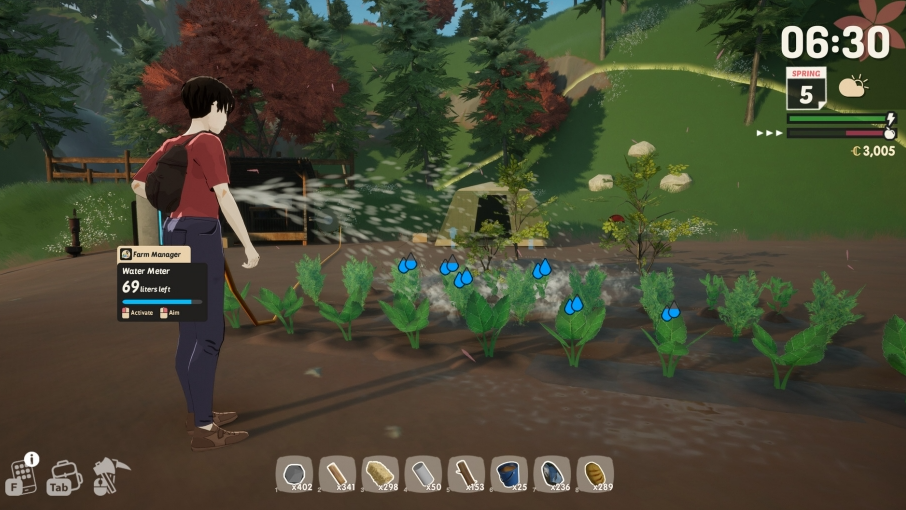Viewport: 906px width, 510px height.
Task: Click the axe and pickaxe tools icon
Action: (106, 474)
